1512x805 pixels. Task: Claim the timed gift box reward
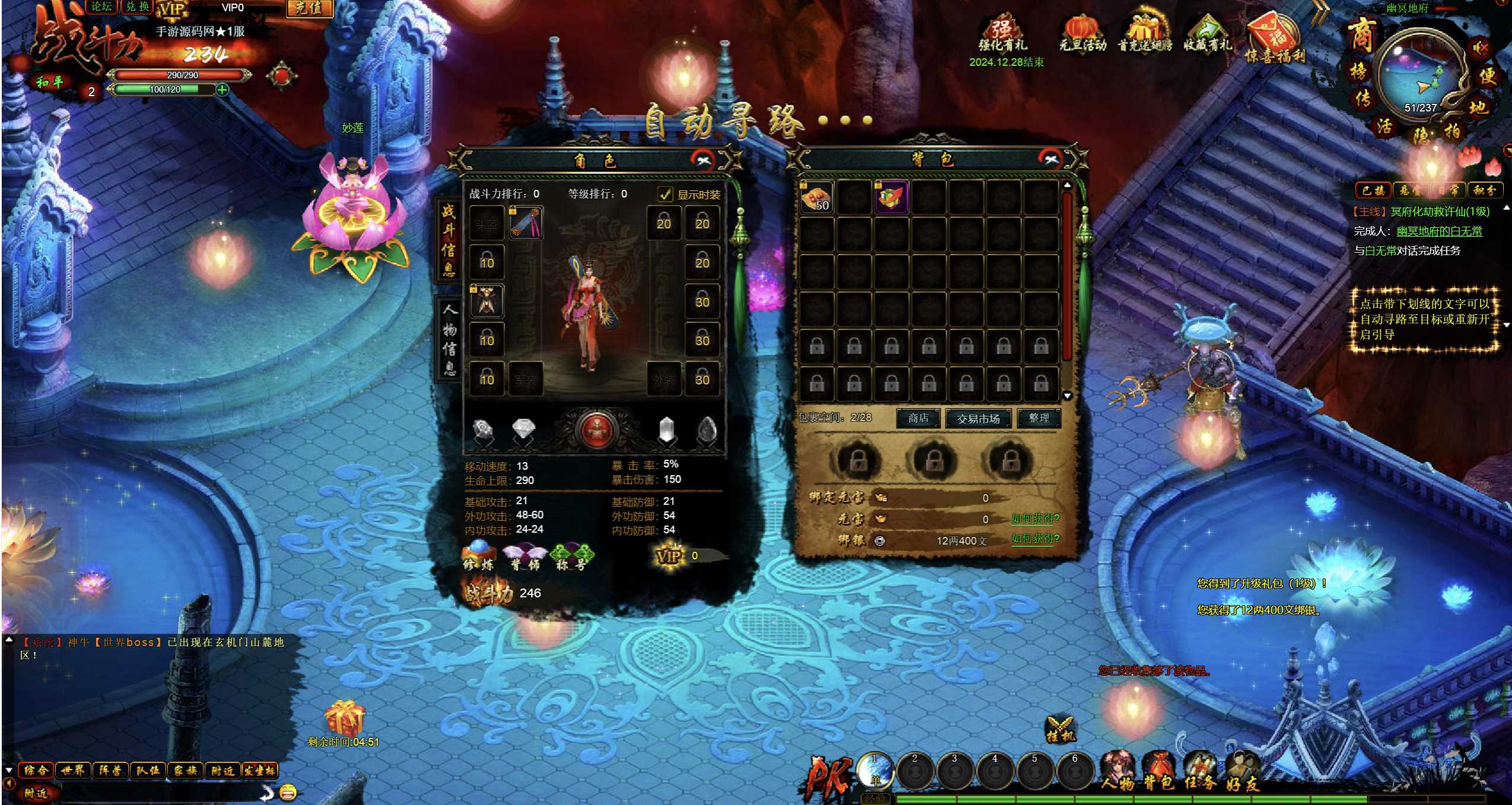tap(343, 717)
